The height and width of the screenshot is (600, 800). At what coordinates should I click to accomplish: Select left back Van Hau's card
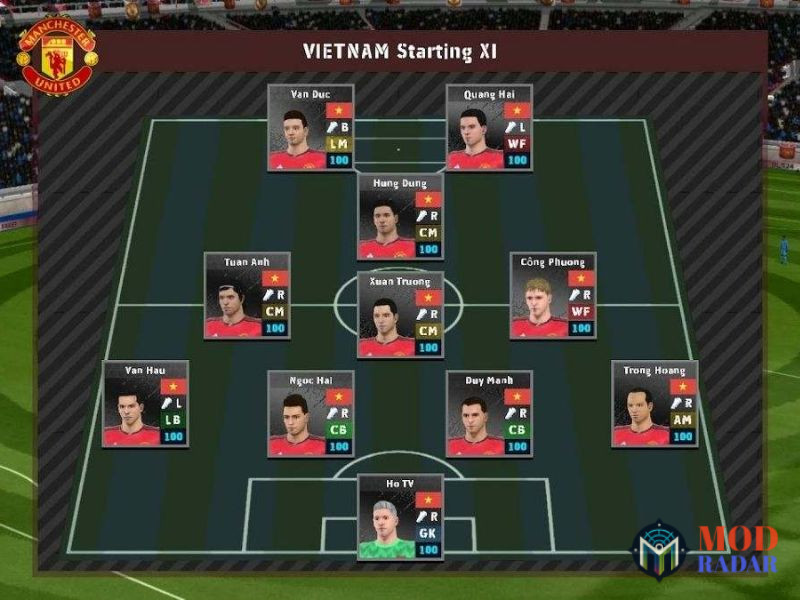[146, 404]
